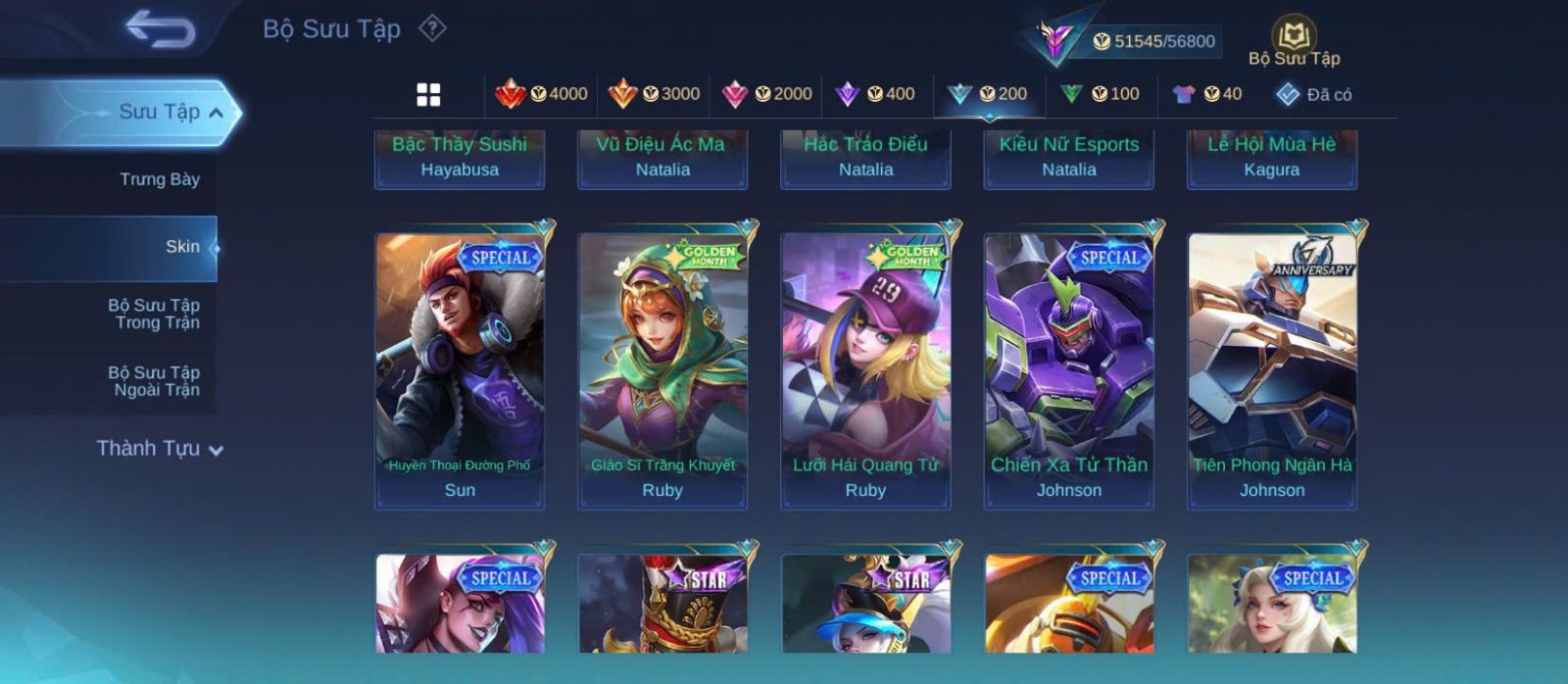Viewport: 1568px width, 684px height.
Task: Select the 400 point tier filter
Action: tap(875, 94)
